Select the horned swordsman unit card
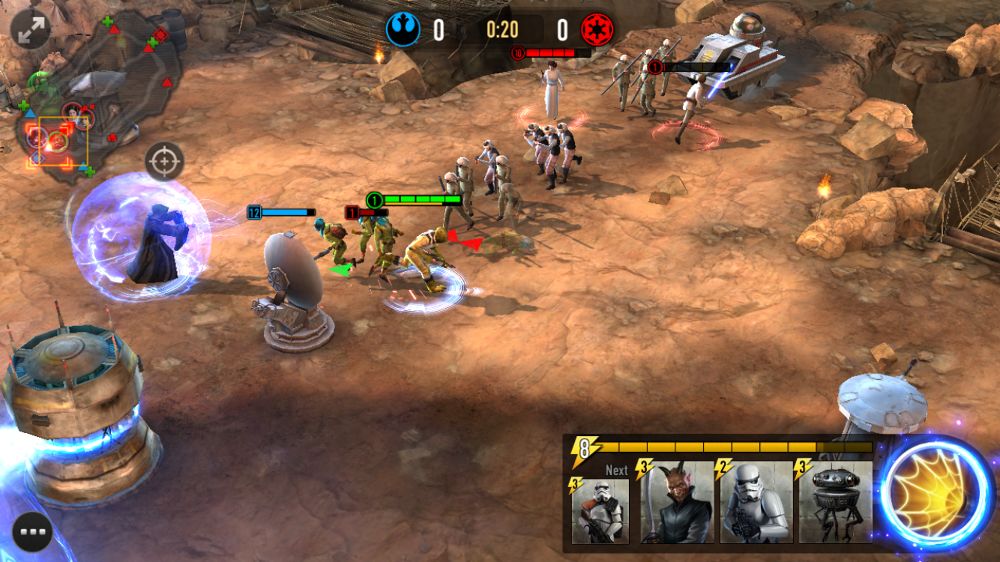This screenshot has height=562, width=1000. (x=677, y=502)
